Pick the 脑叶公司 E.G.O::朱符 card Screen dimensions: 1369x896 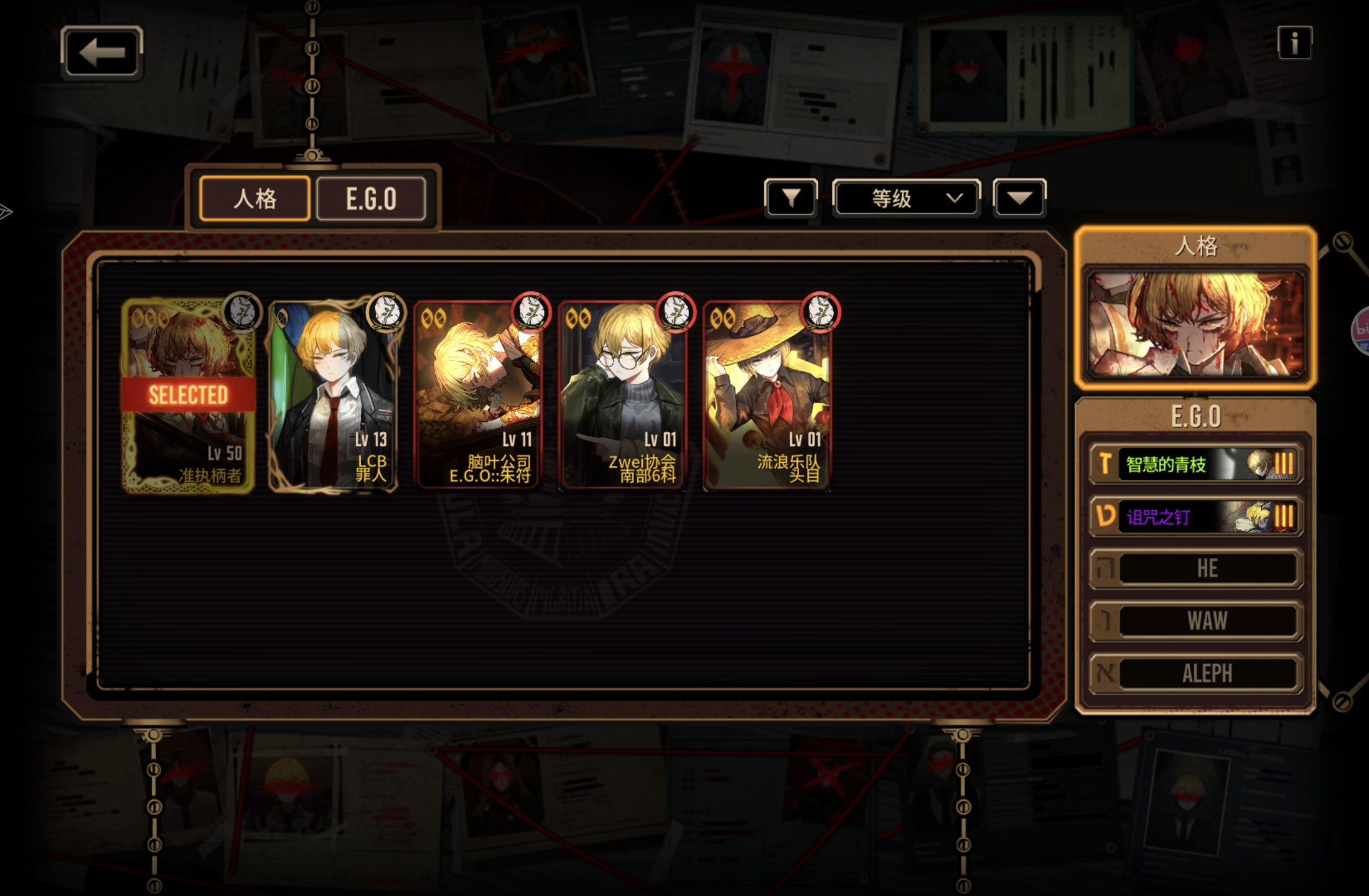coord(477,396)
